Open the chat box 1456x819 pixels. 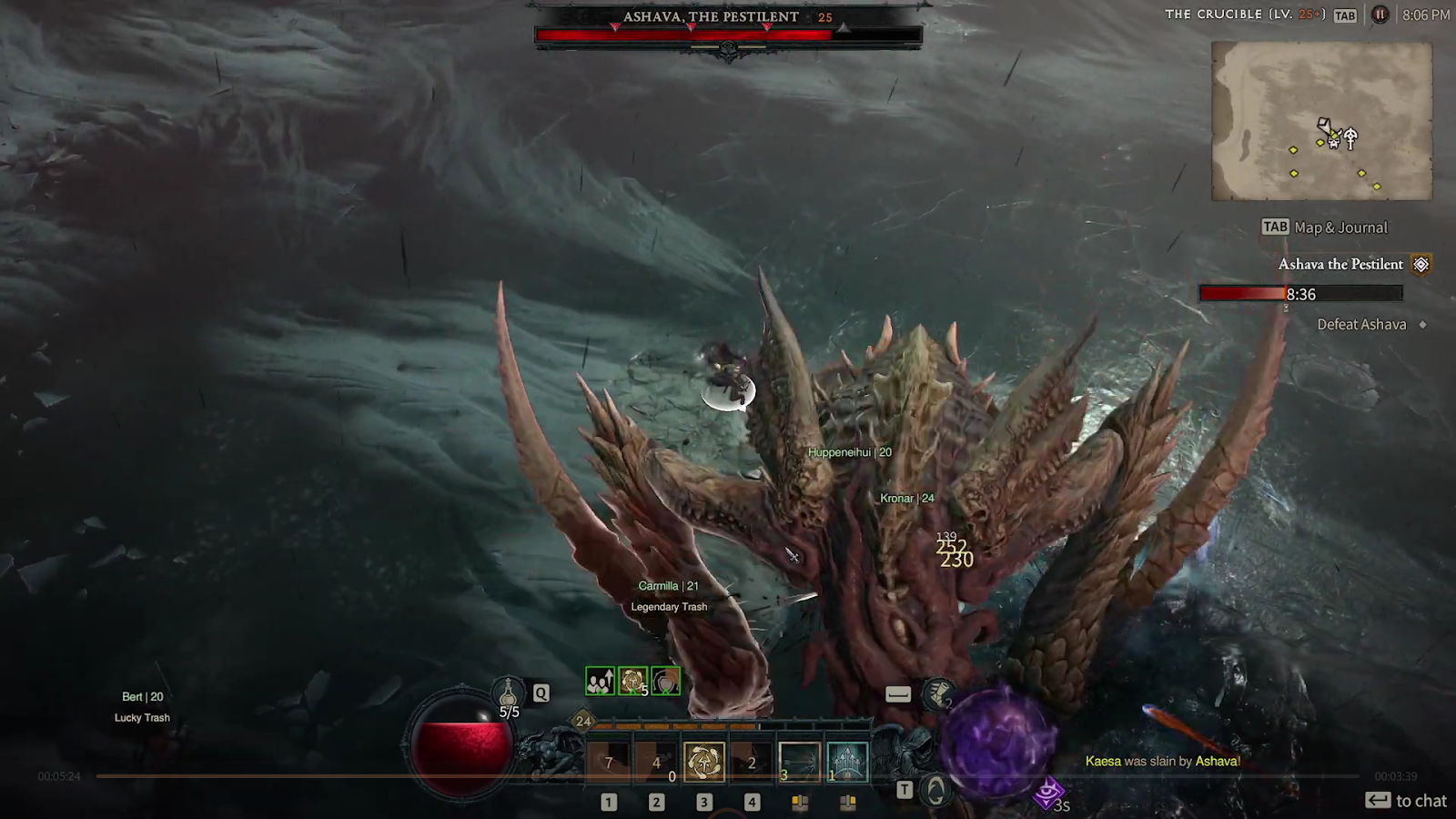pyautogui.click(x=1406, y=801)
